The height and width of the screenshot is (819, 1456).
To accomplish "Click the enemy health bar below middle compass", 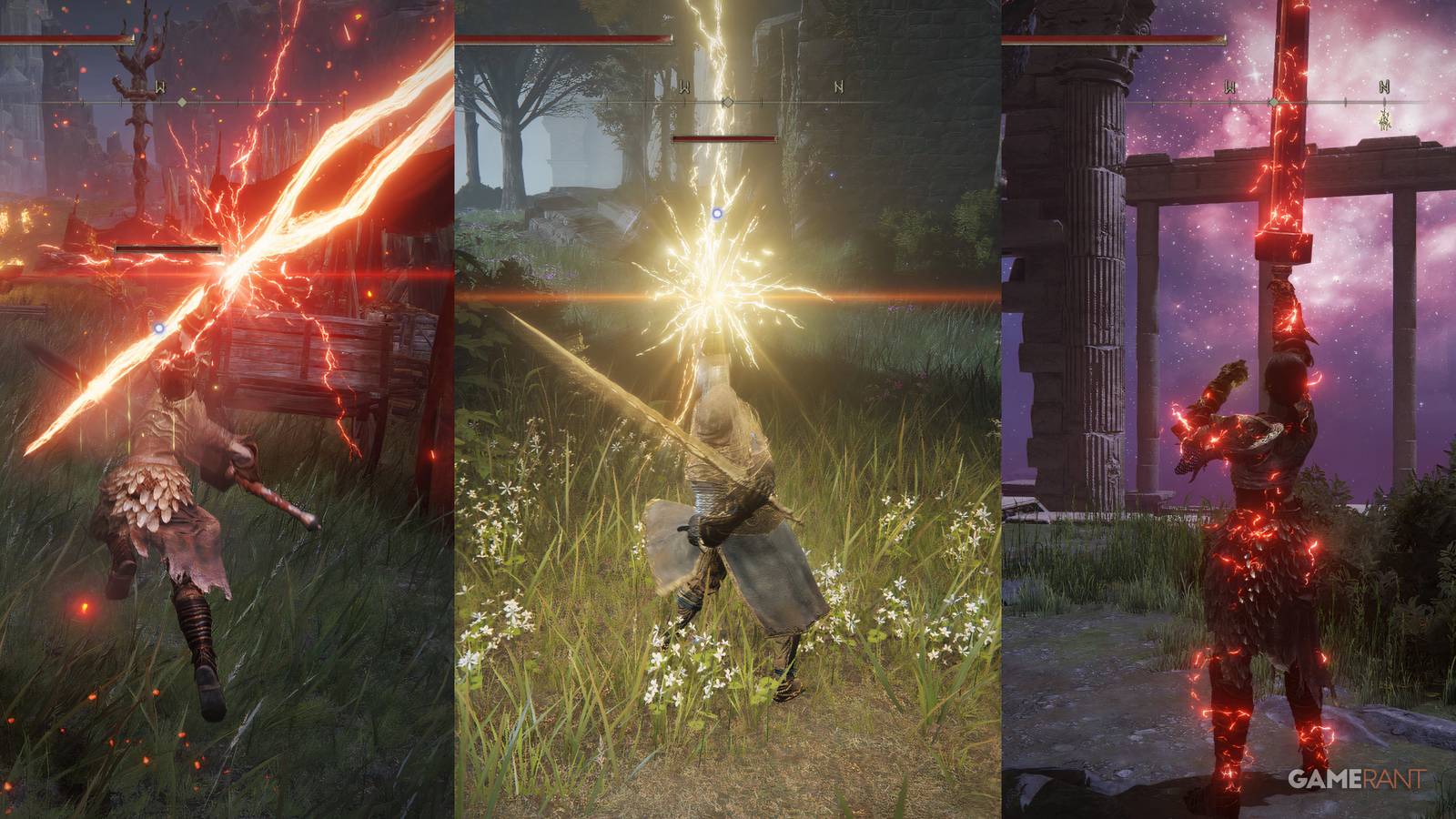I will [x=723, y=137].
